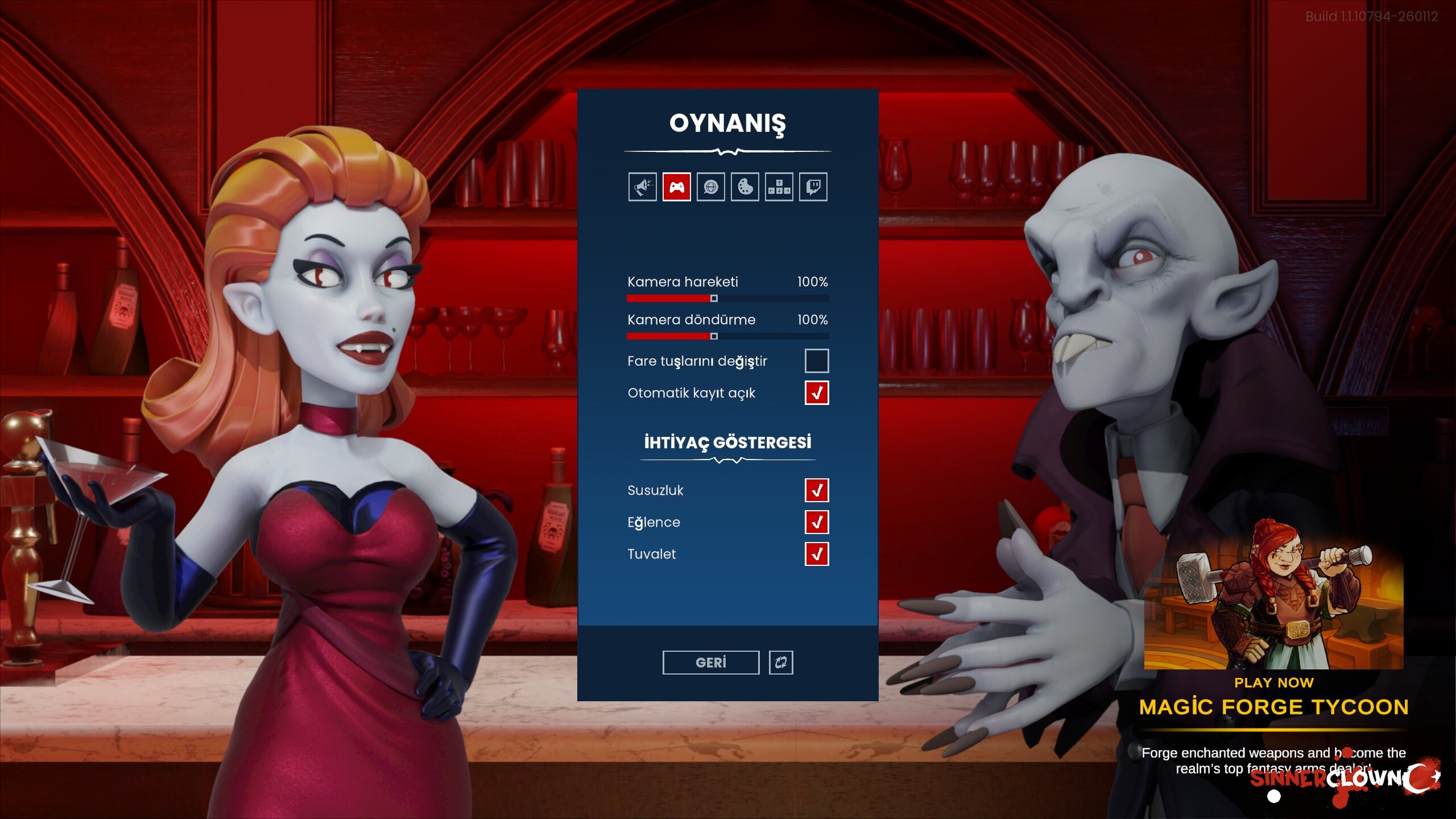Open the megaphone audio settings tab
Viewport: 1456px width, 819px height.
pos(643,187)
